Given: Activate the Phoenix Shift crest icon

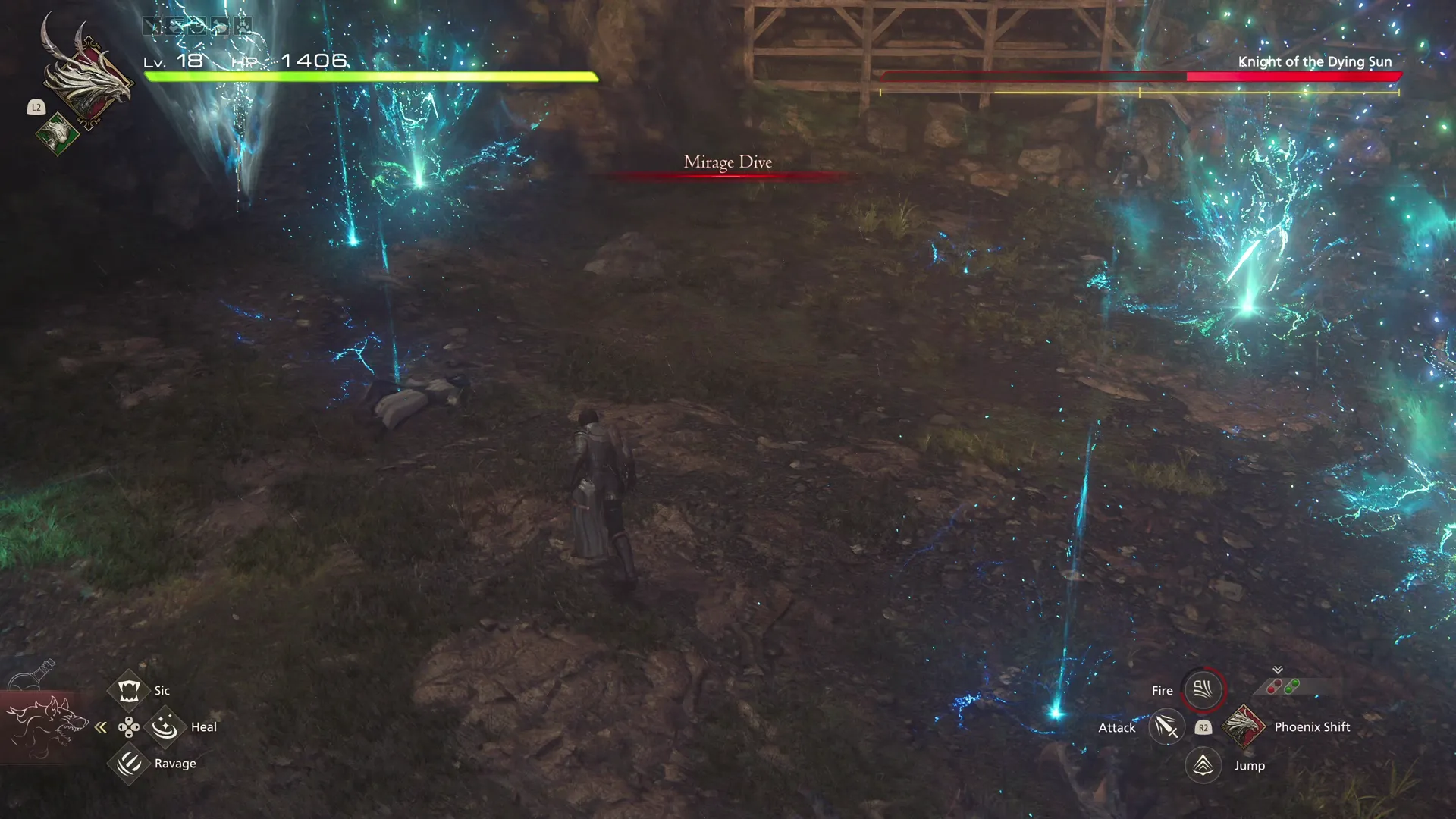Looking at the screenshot, I should click(x=1245, y=726).
